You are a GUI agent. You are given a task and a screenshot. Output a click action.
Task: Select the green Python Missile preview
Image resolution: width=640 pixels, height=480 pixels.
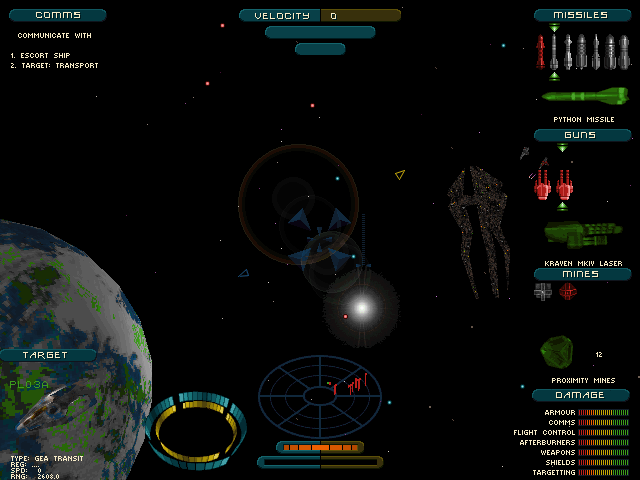pos(584,97)
